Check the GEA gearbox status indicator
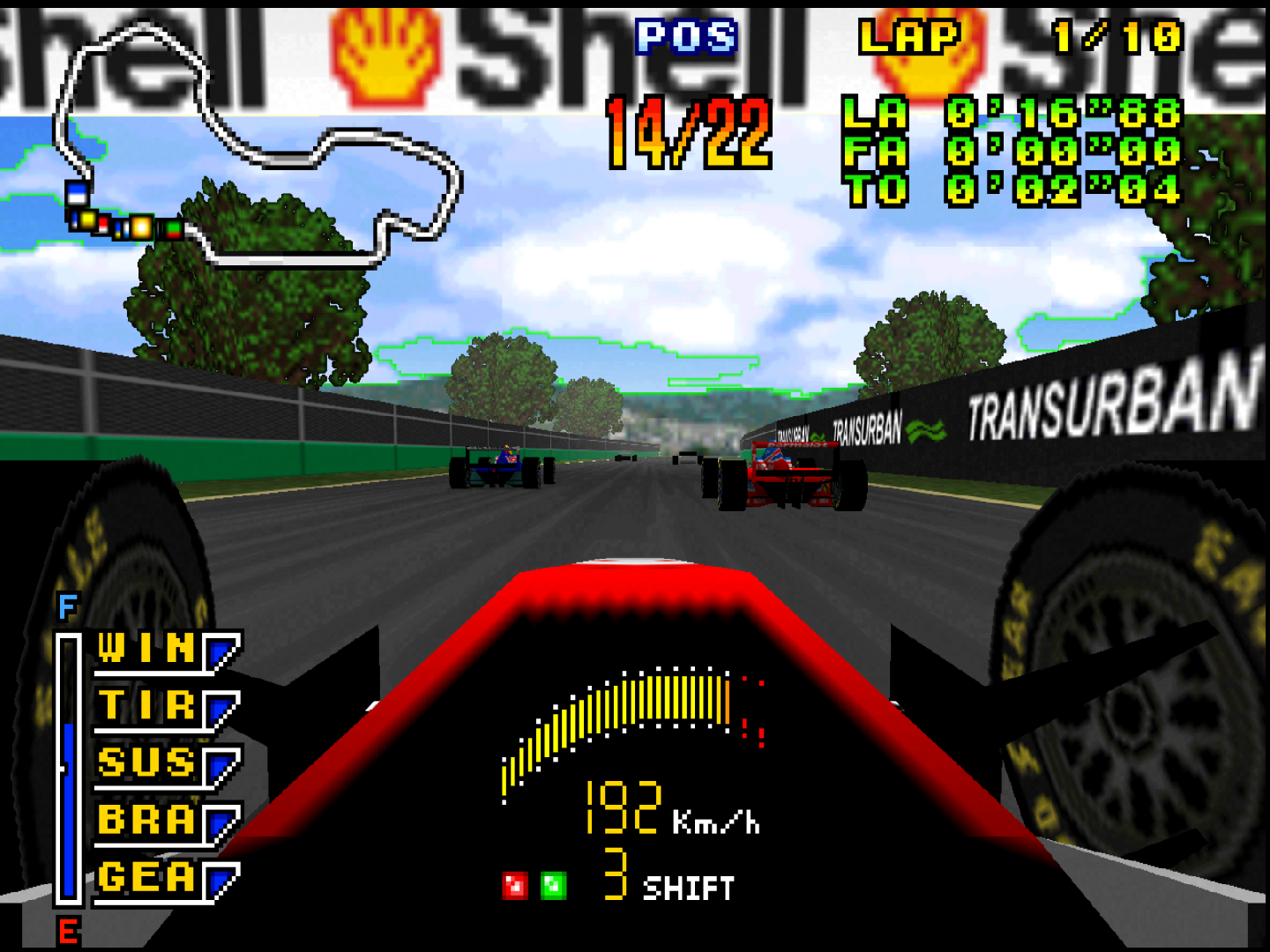The image size is (1270, 952). (x=166, y=879)
